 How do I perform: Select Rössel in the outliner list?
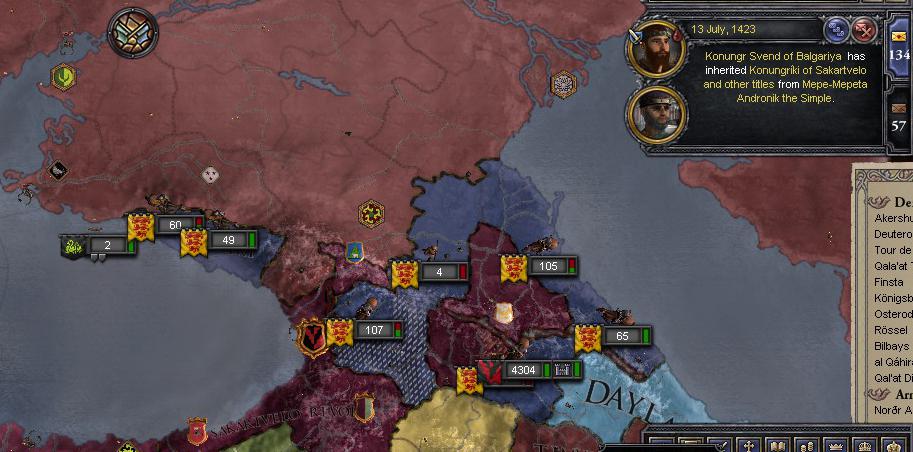click(888, 330)
